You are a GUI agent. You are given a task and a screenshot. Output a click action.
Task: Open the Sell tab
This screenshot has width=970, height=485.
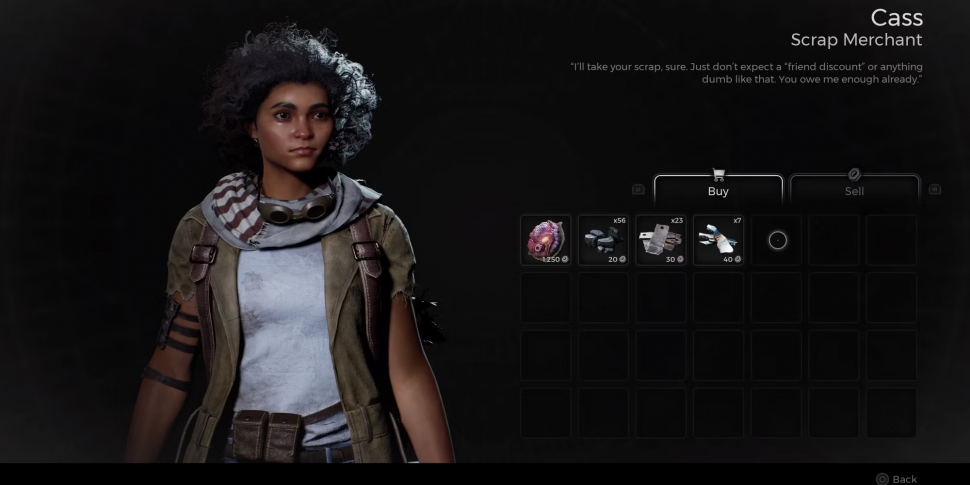854,190
